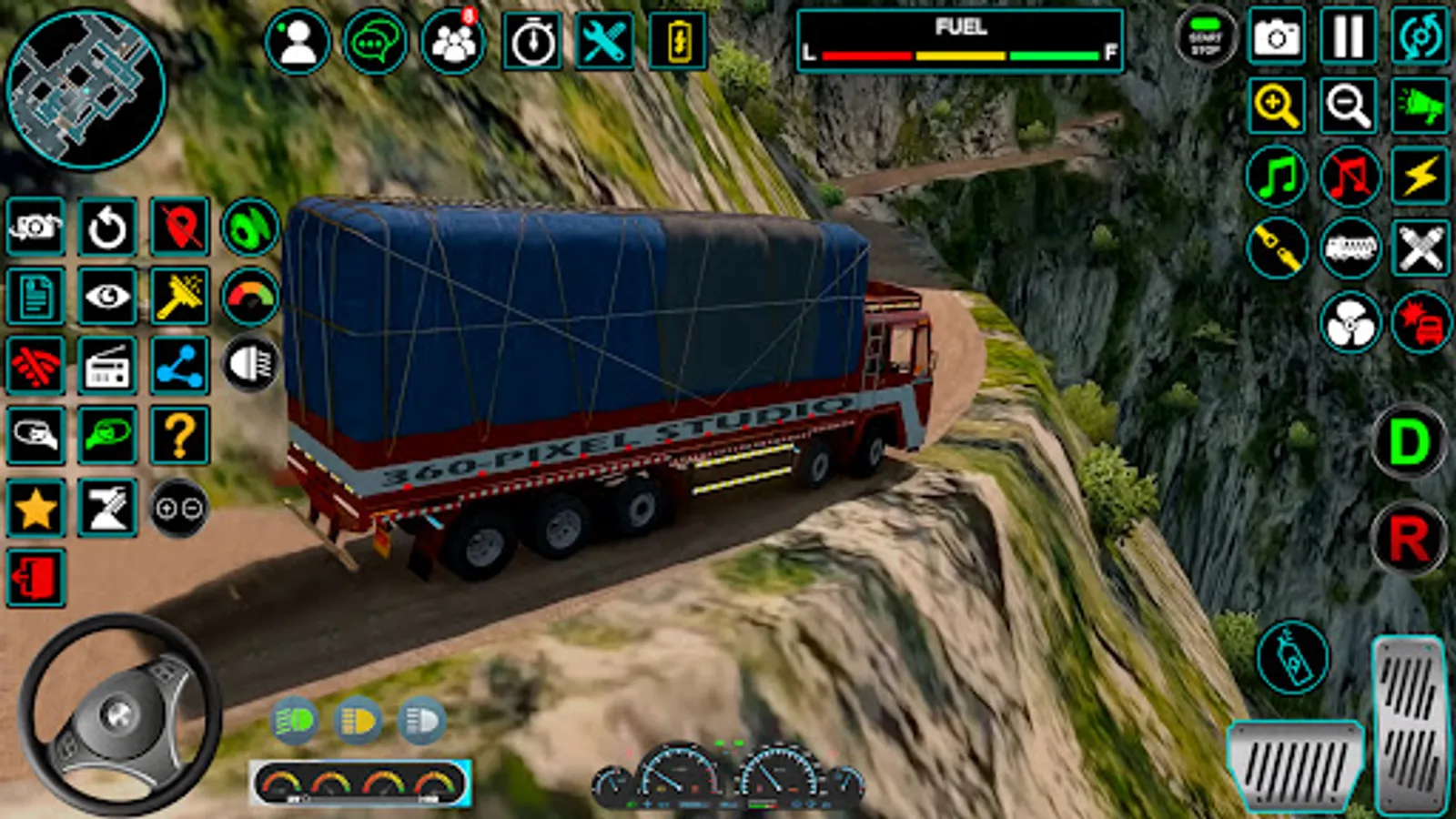1456x819 pixels.
Task: Open the yellow question mark help
Action: pos(179,437)
